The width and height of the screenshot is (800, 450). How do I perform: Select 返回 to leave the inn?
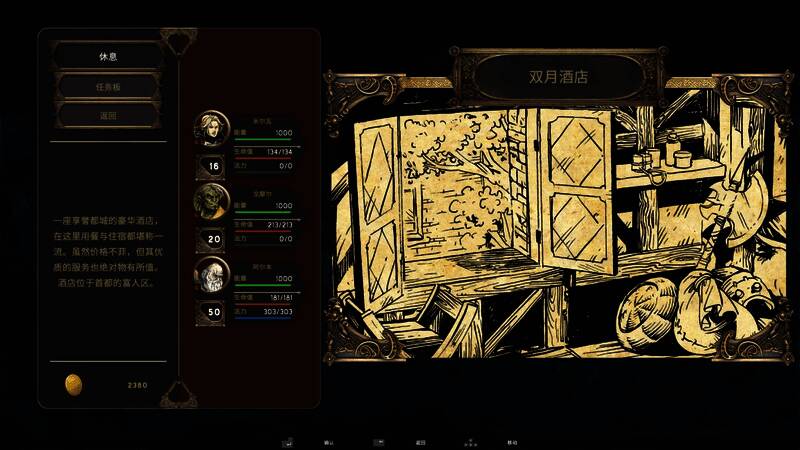107,115
